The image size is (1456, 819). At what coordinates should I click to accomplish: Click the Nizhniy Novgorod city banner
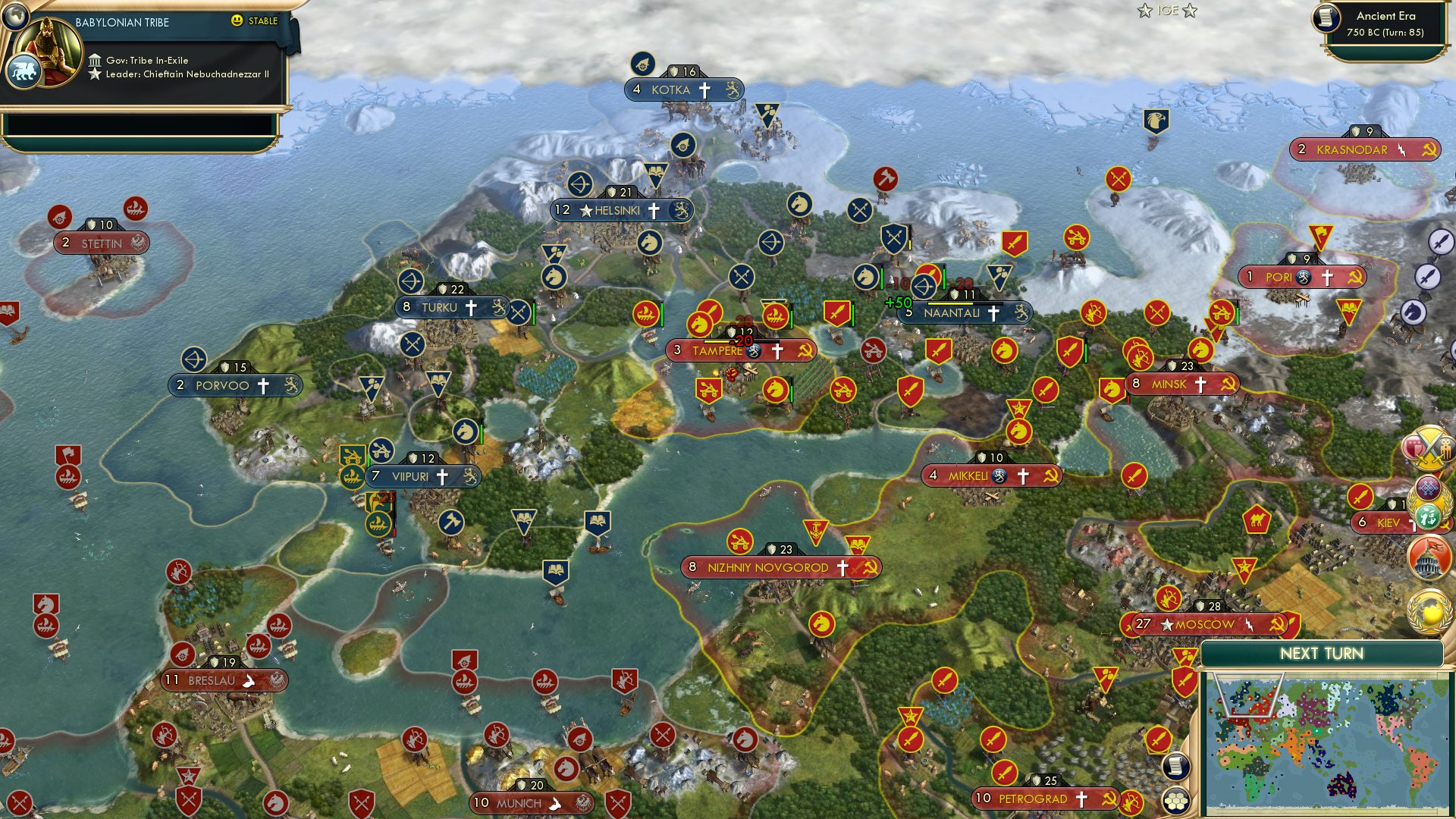(x=783, y=566)
